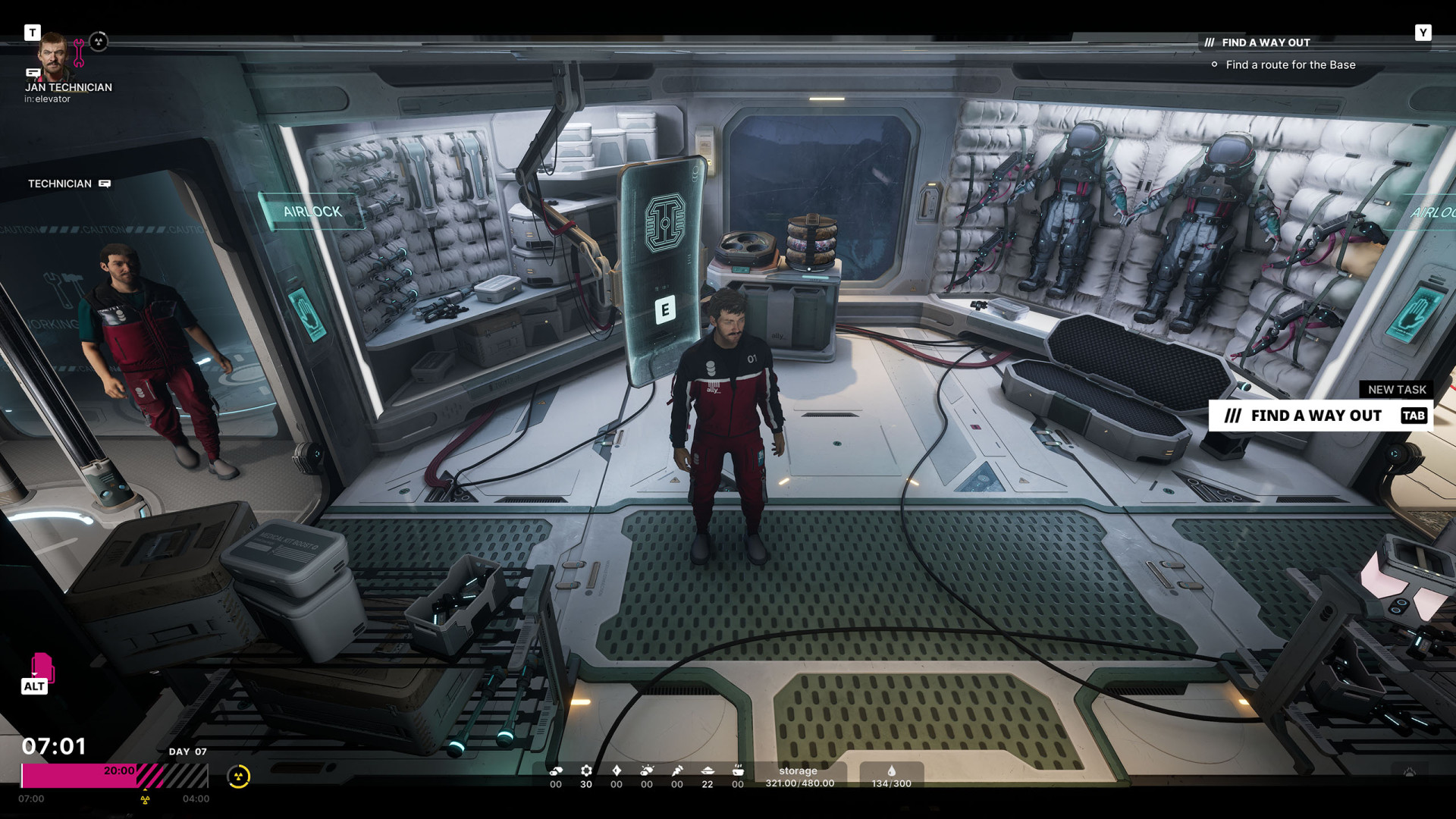Click the speech bubble next to the Technician label

[105, 184]
